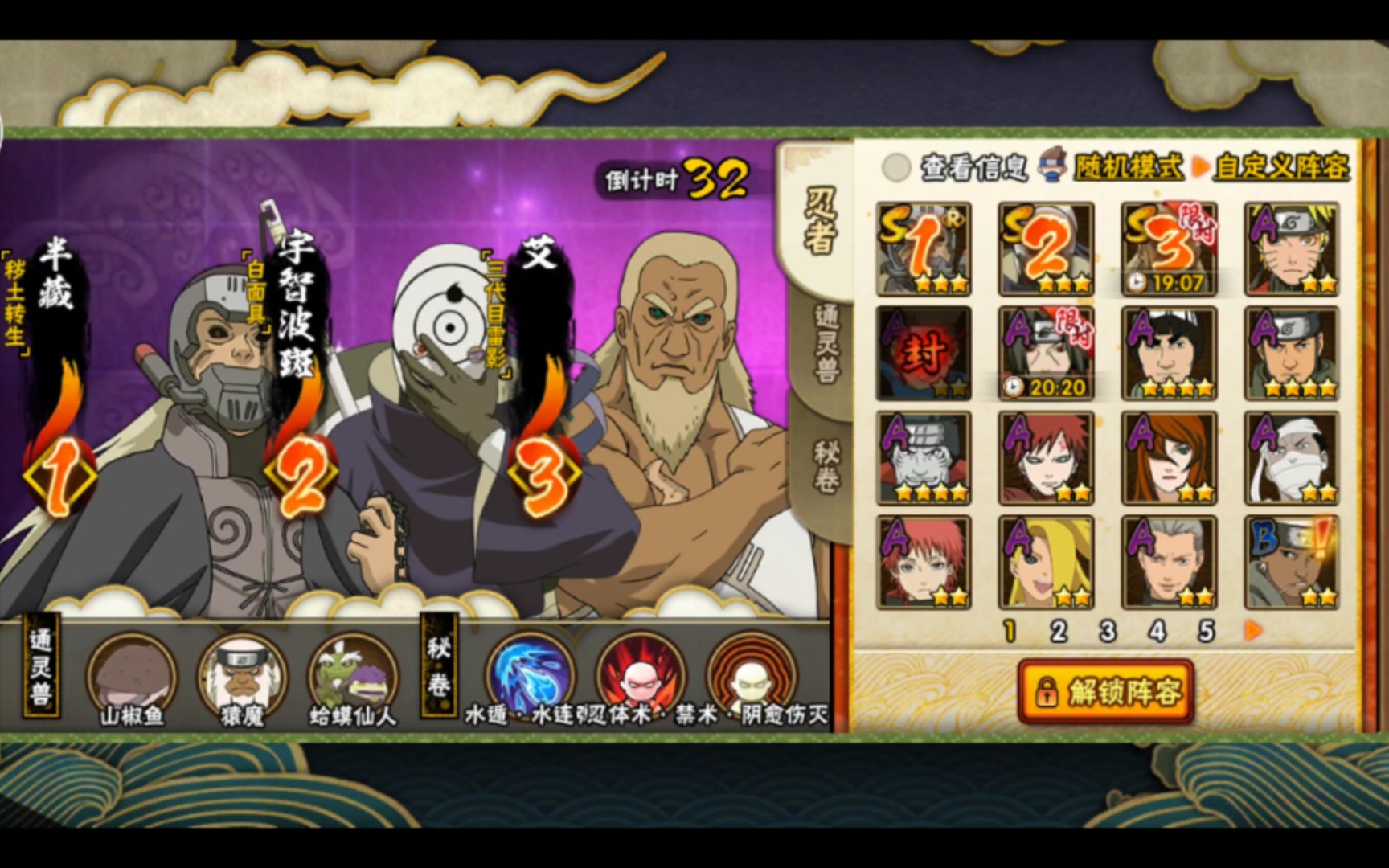Go to ninja list page 2
The width and height of the screenshot is (1389, 868).
click(1059, 632)
